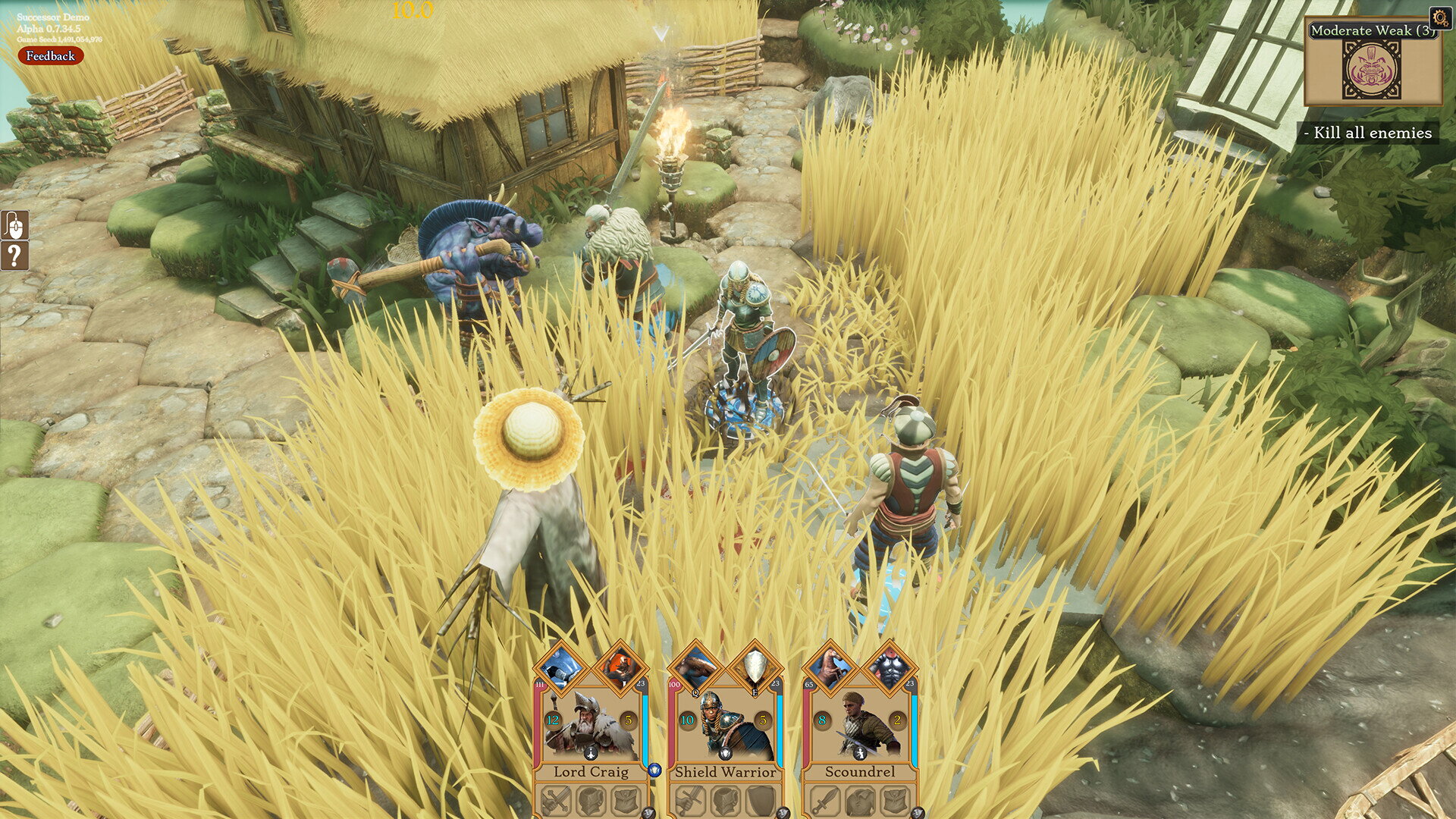Activate Lord Craig's orange warrior ability

tap(620, 668)
